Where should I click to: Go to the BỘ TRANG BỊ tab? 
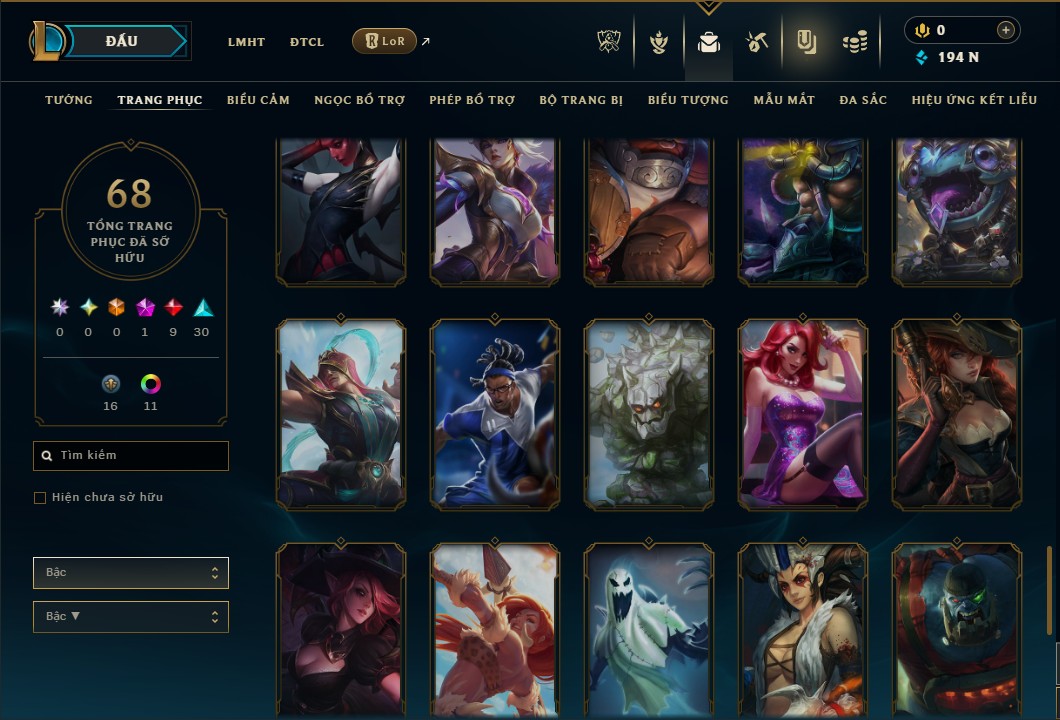581,100
